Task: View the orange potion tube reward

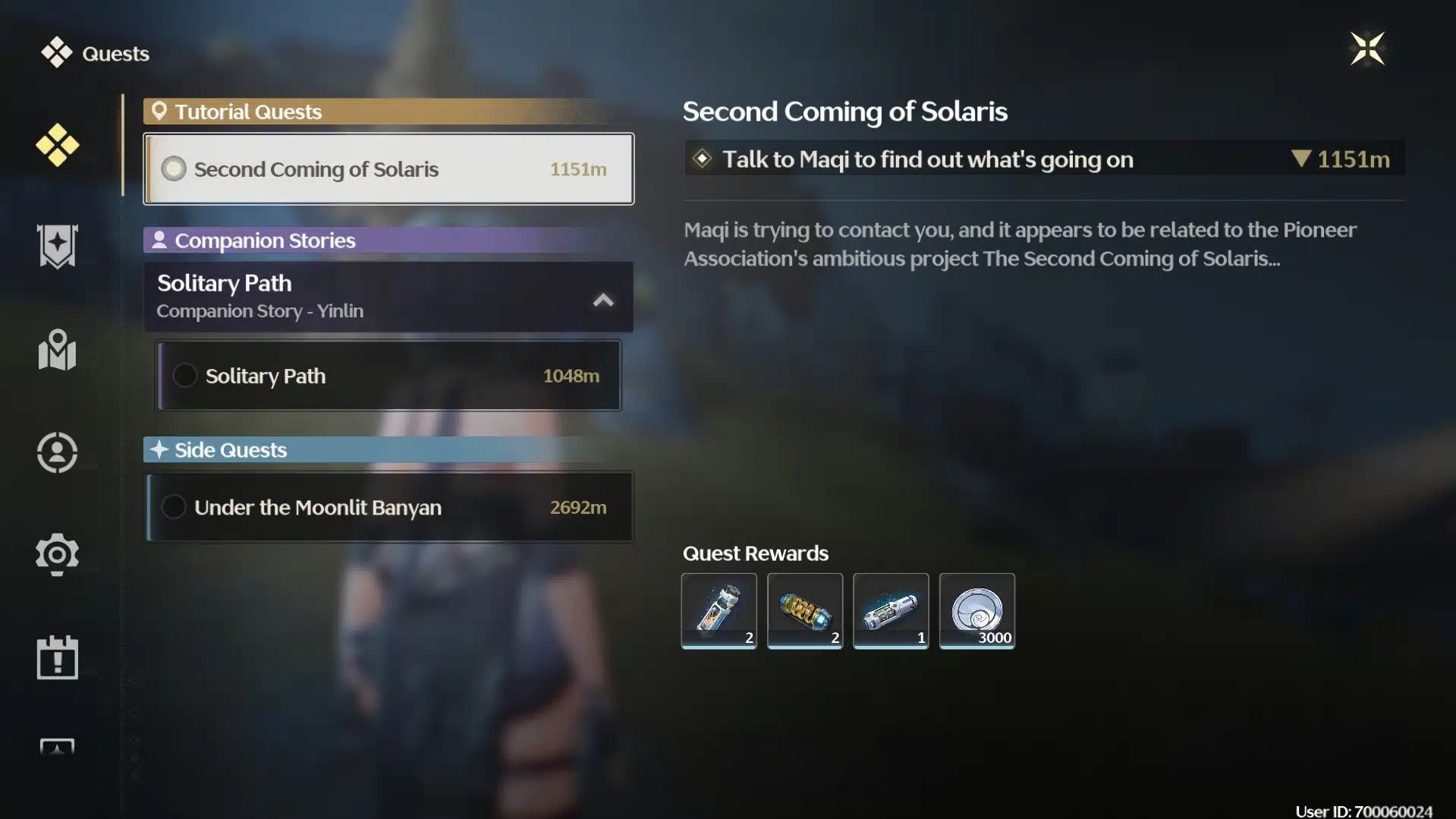Action: coord(719,611)
